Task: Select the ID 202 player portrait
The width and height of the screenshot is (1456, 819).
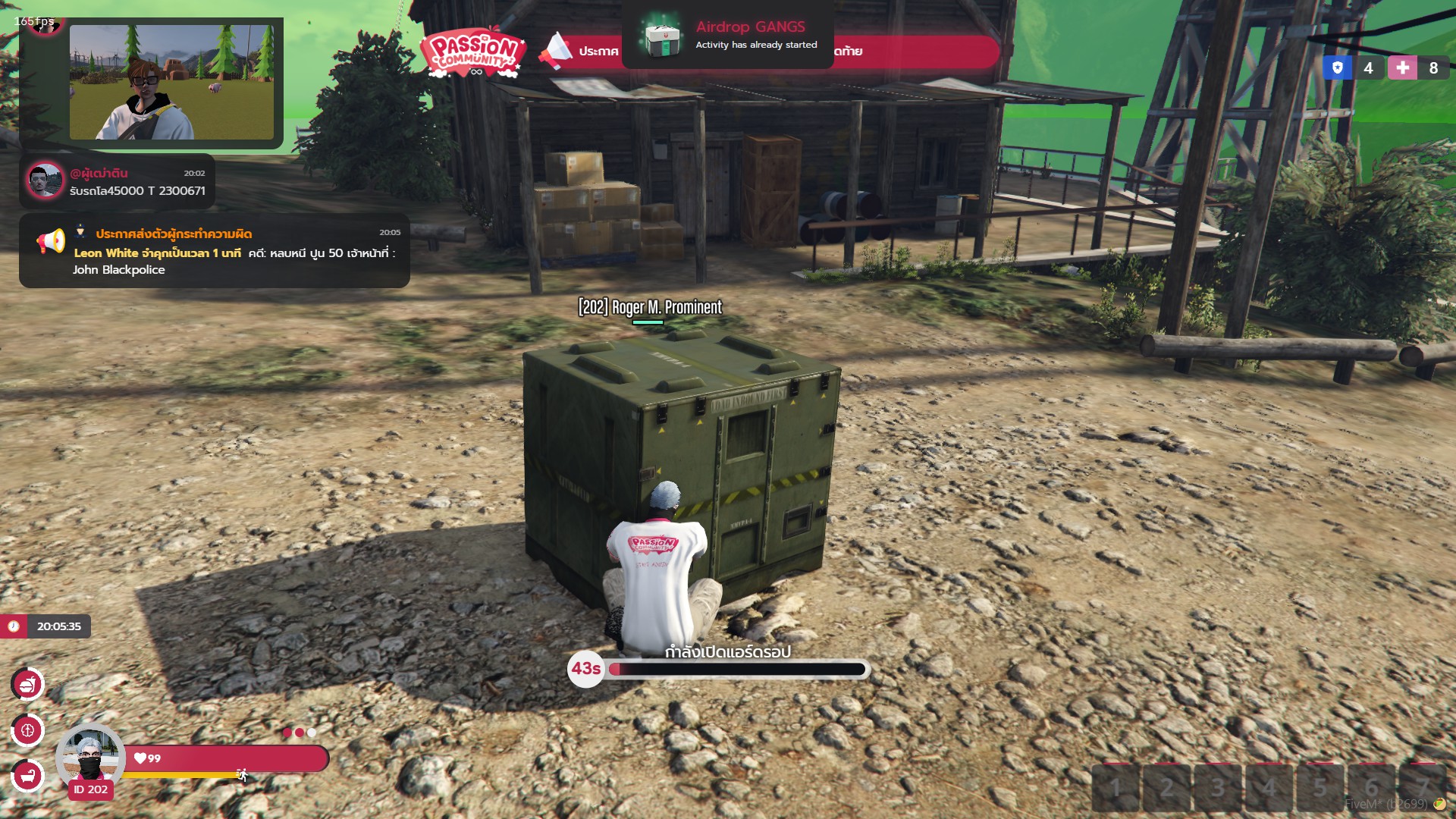Action: coord(90,758)
